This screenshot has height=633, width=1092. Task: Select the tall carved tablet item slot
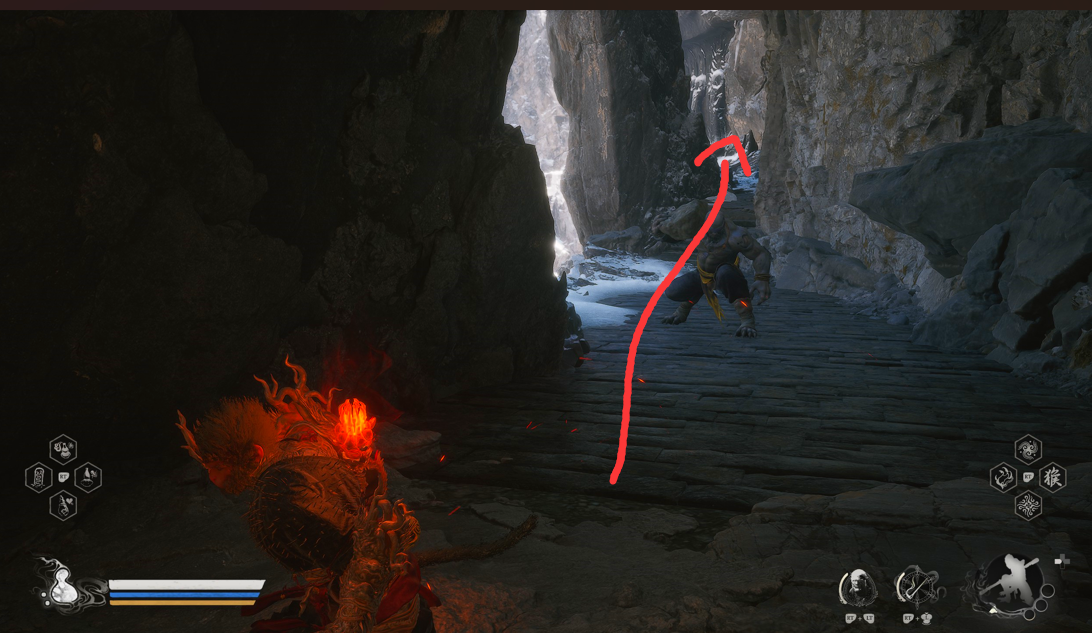pos(38,477)
